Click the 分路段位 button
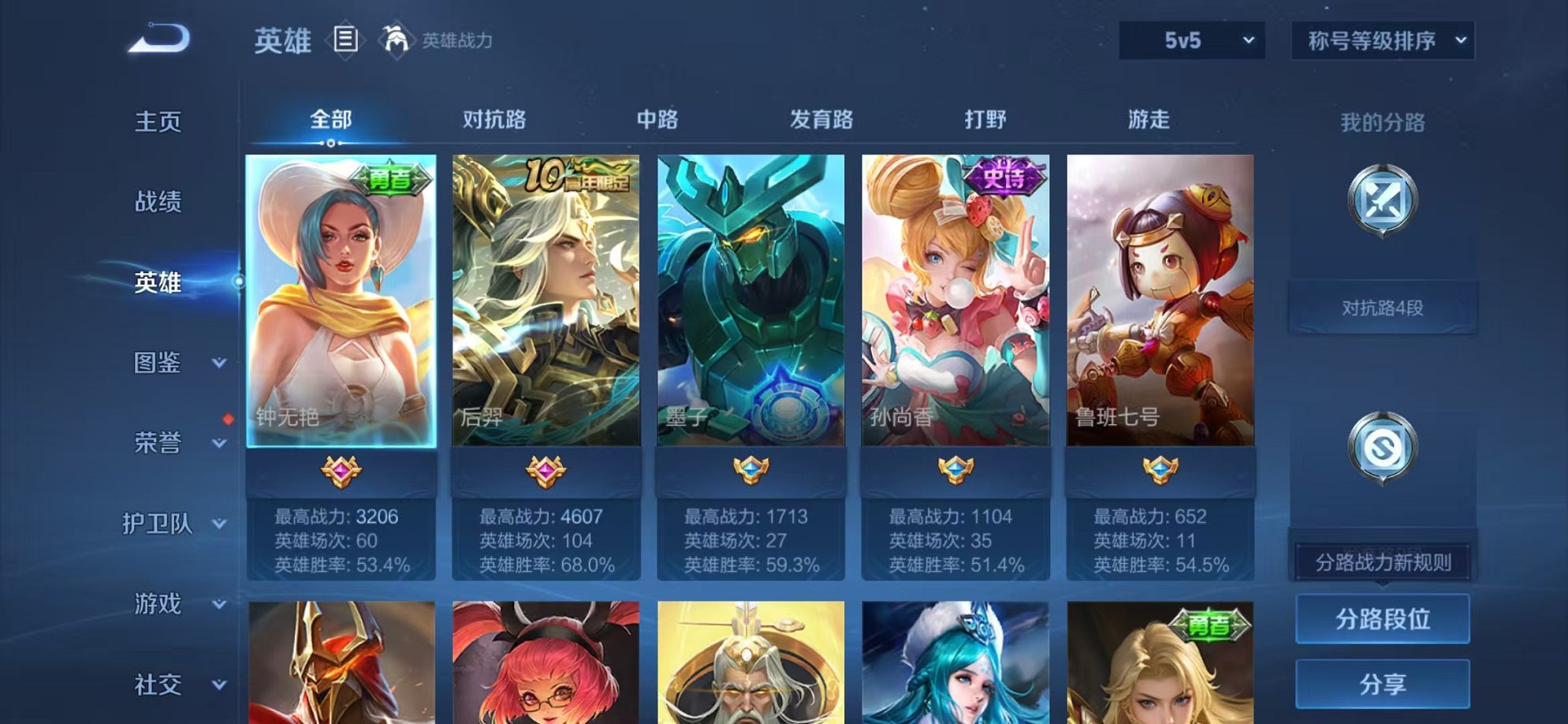This screenshot has height=724, width=1568. click(x=1382, y=618)
